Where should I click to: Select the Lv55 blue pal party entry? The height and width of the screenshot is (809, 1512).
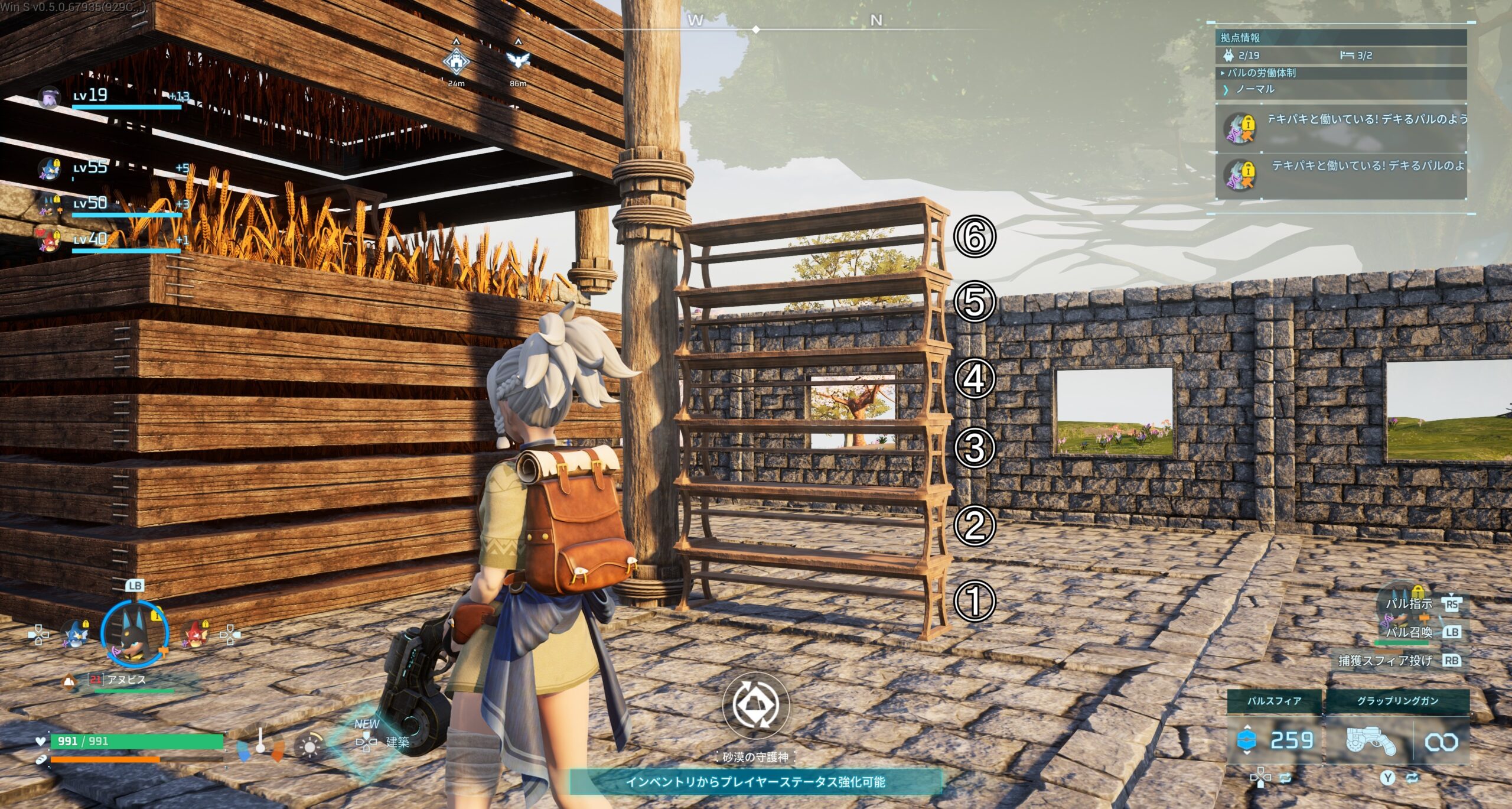click(50, 169)
